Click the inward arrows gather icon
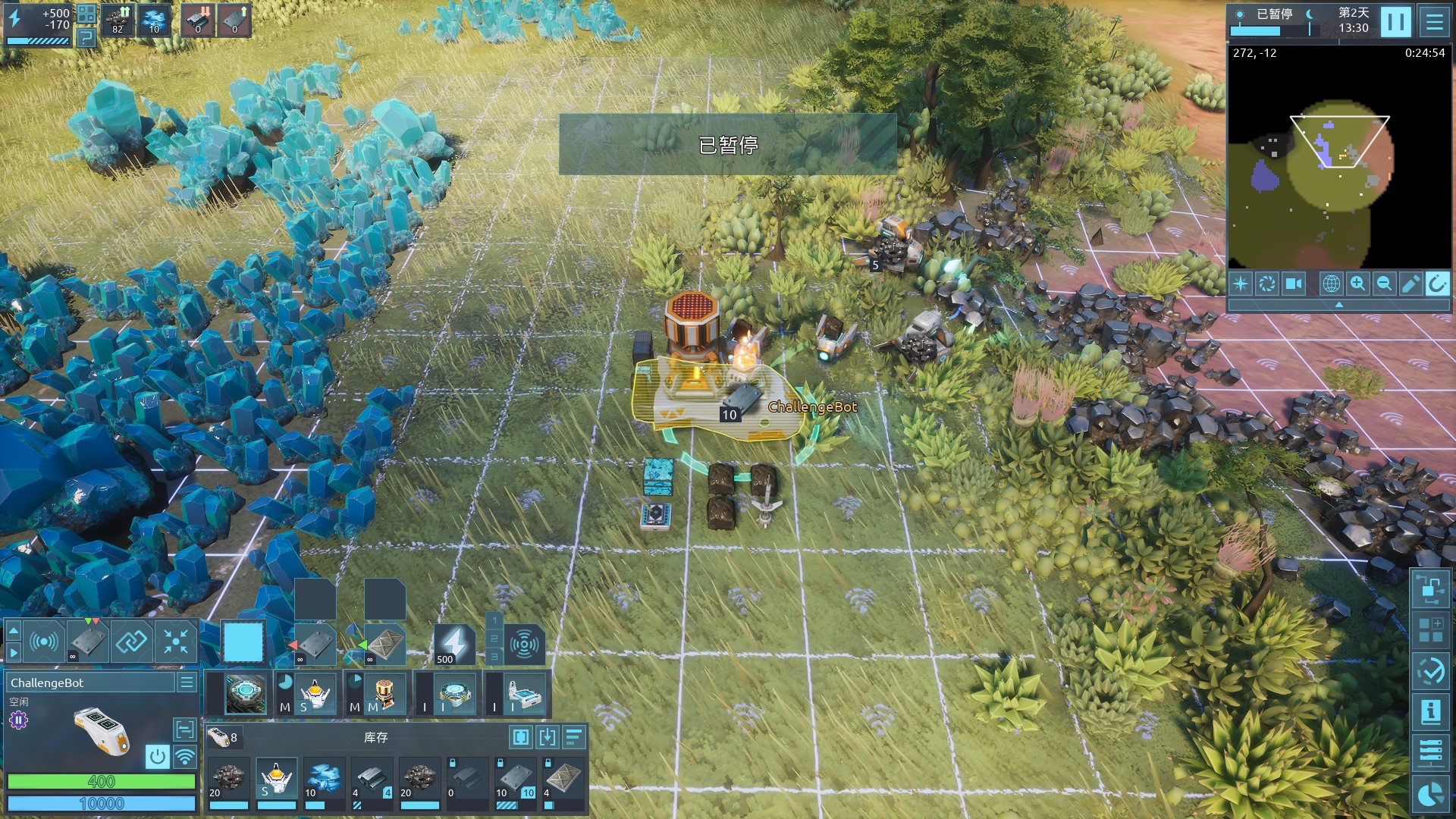Viewport: 1456px width, 819px height. (x=176, y=642)
